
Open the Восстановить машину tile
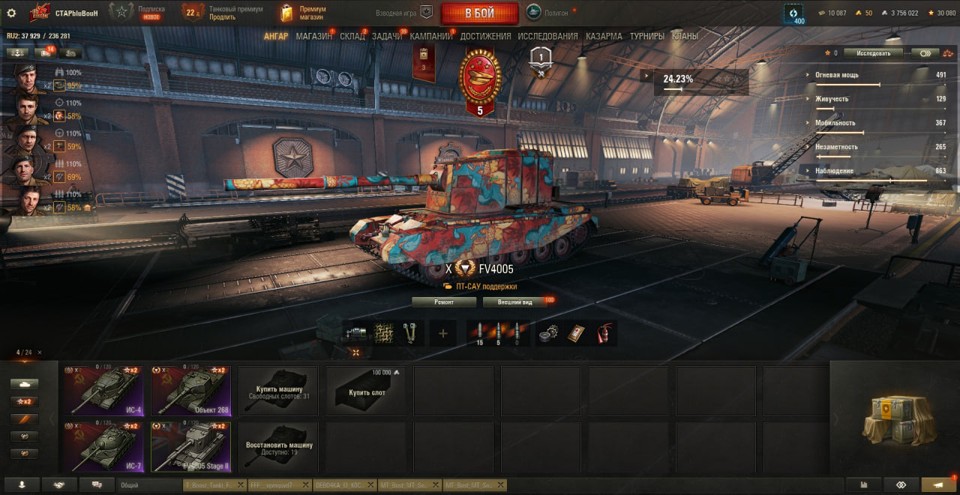point(278,445)
